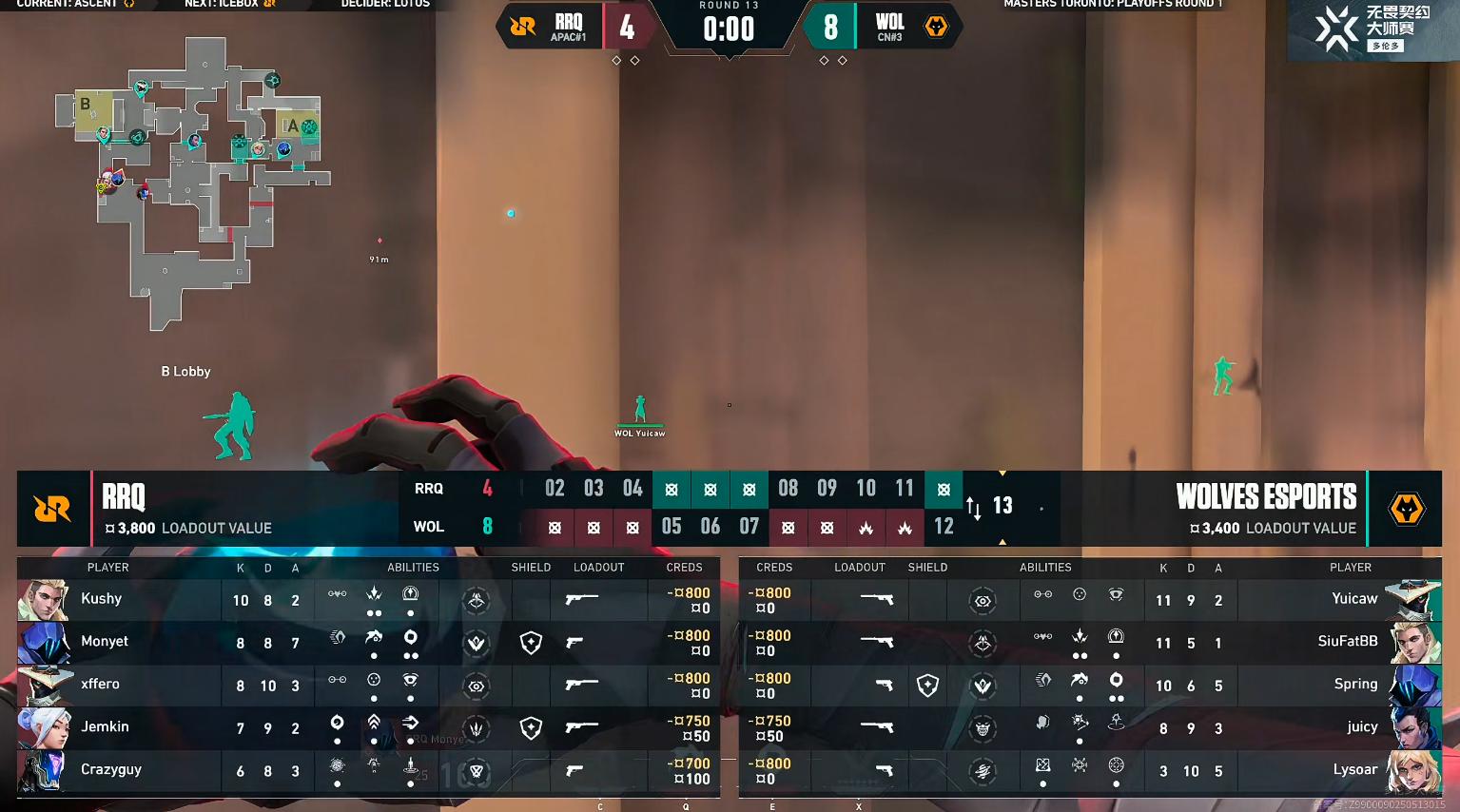Click the Wolves Esports logo in scoreboard
Screen dimensions: 1460x812
point(1406,510)
